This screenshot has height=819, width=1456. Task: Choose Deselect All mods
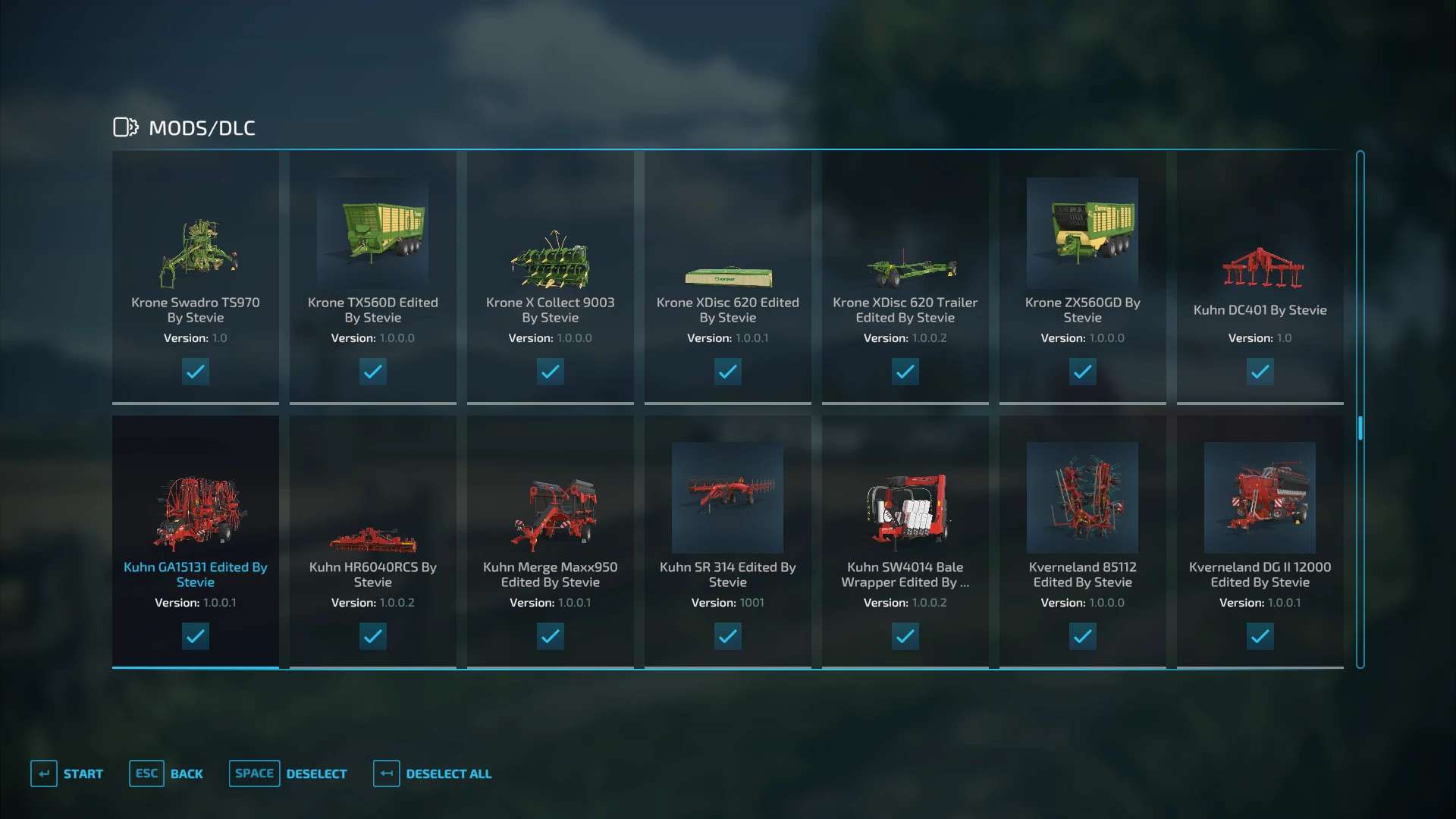click(432, 773)
